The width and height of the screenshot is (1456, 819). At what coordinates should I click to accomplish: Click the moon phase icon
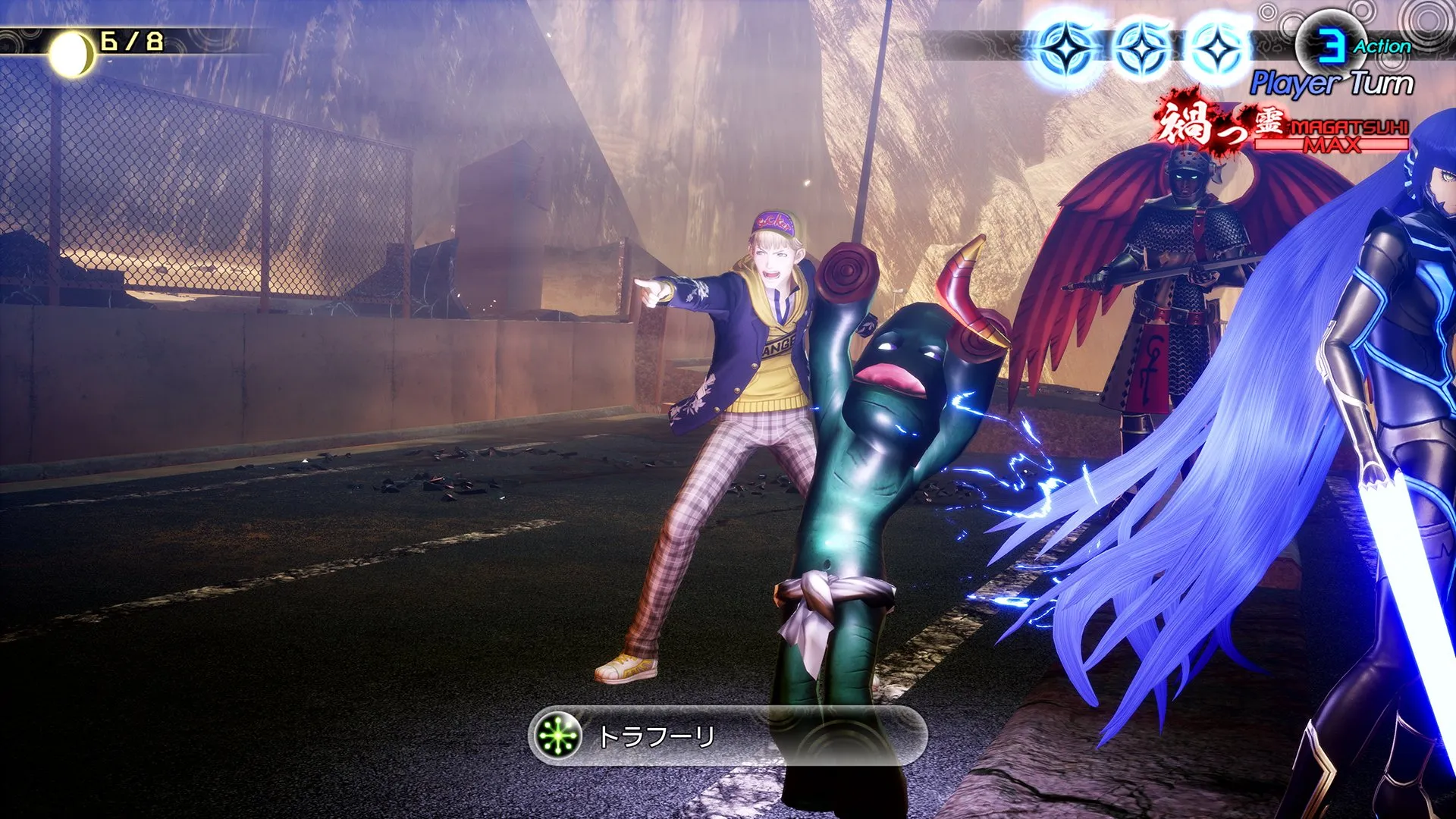point(72,55)
